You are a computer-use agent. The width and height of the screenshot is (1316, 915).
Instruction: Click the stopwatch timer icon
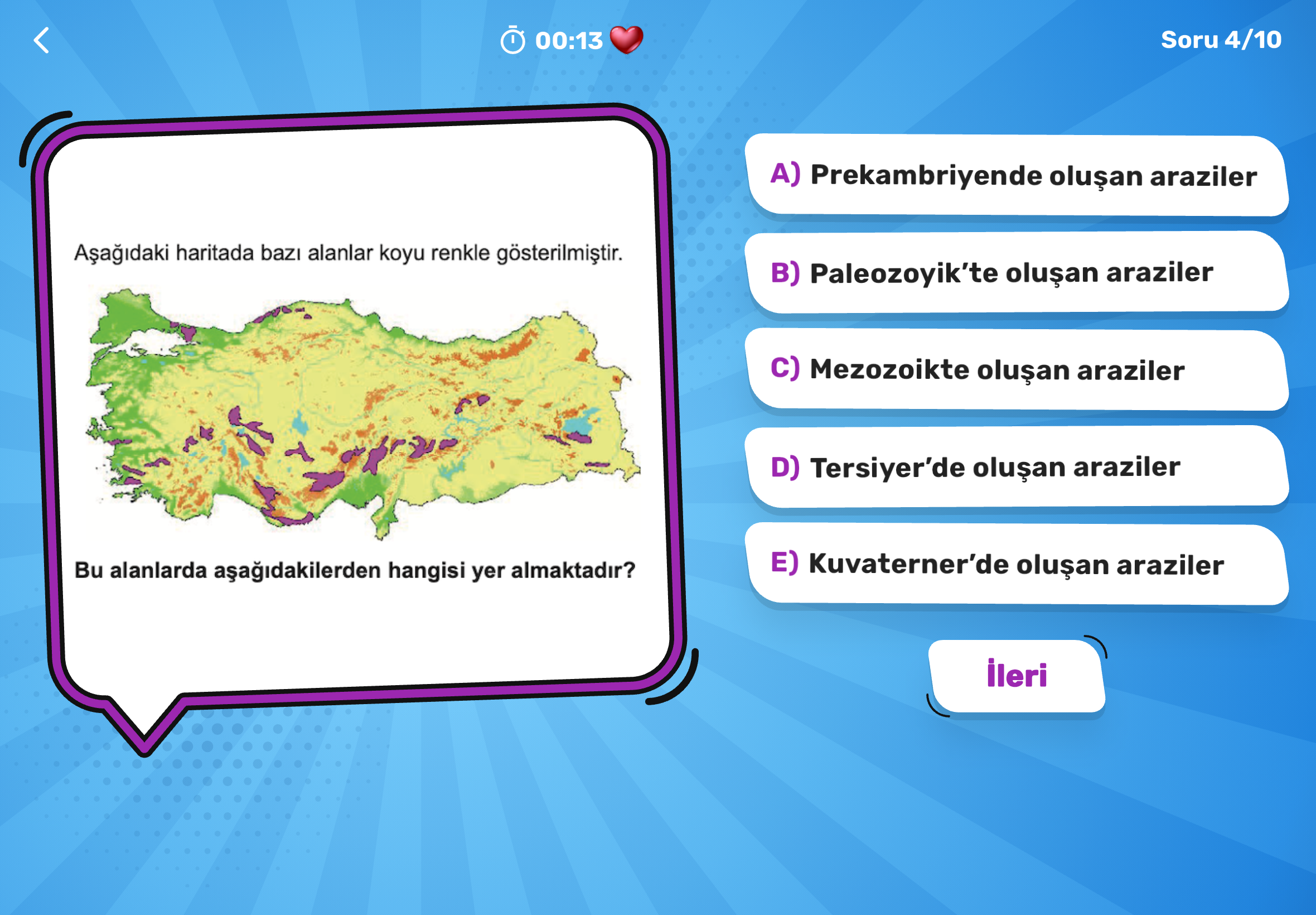(515, 40)
